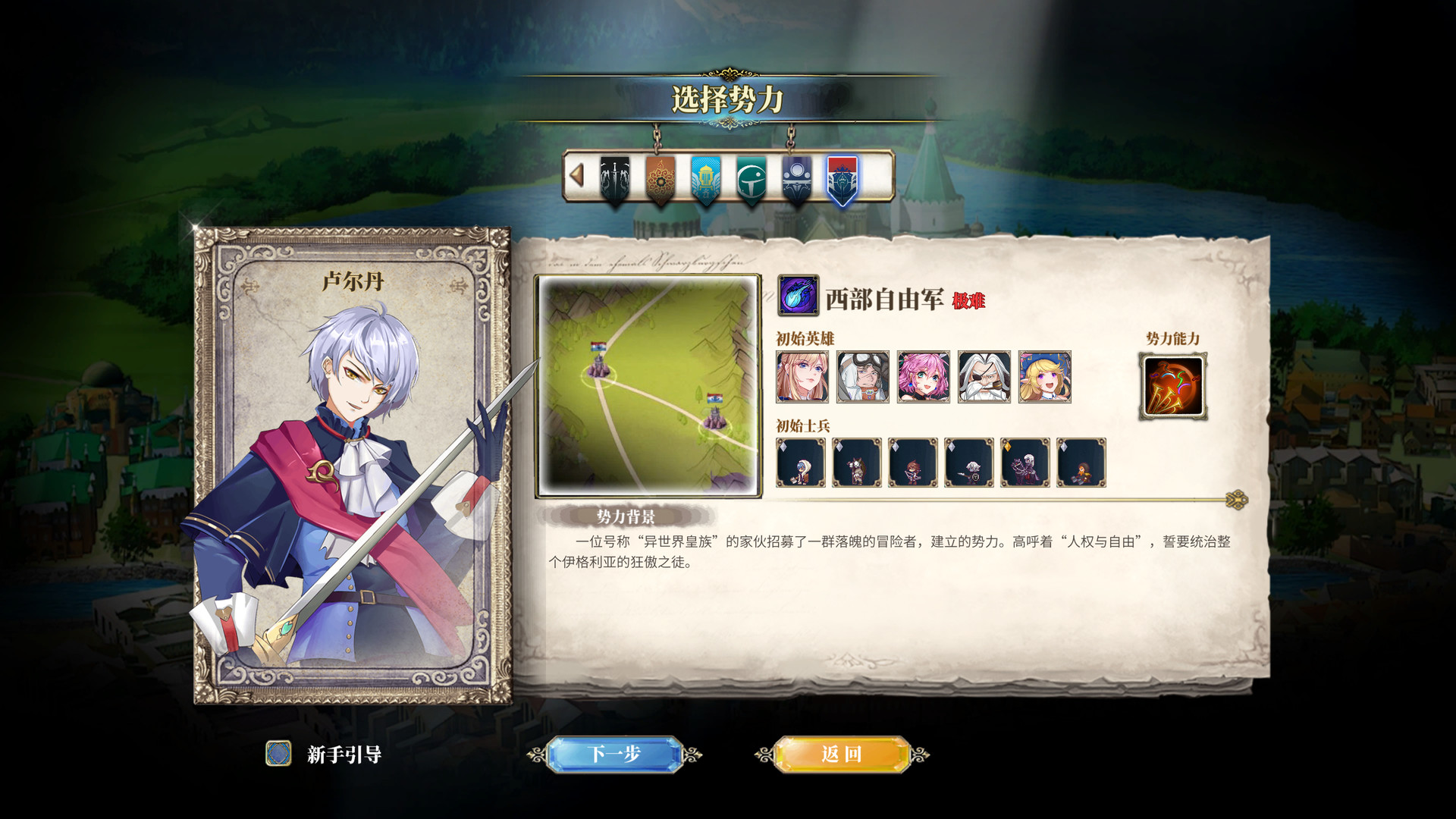Image resolution: width=1456 pixels, height=819 pixels.
Task: Check the goggles pilot hero portrait
Action: tap(863, 376)
